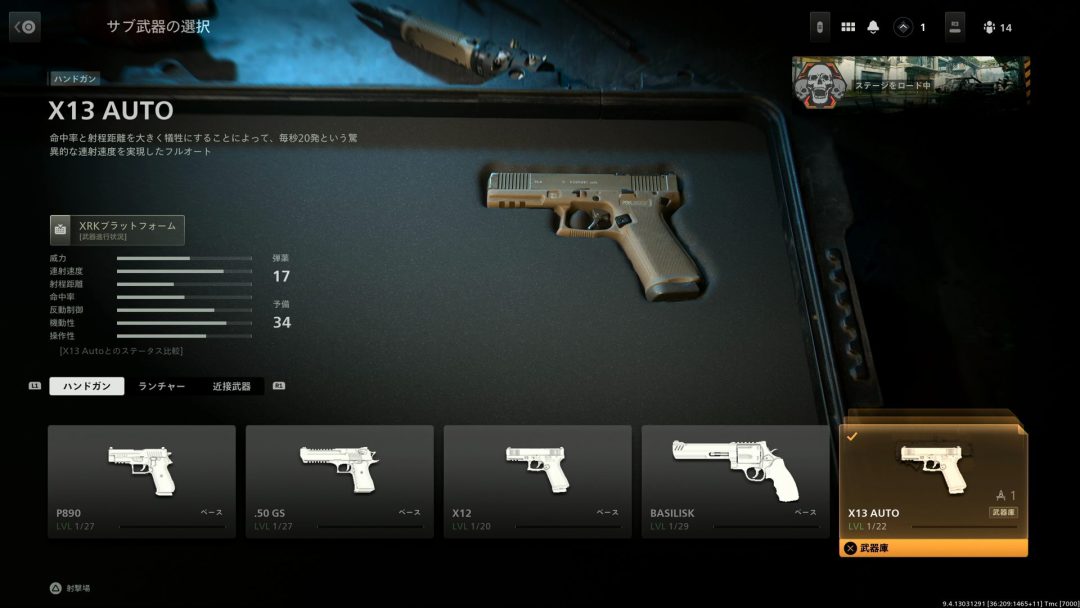
Task: Go back using the top-left back button
Action: tap(25, 27)
